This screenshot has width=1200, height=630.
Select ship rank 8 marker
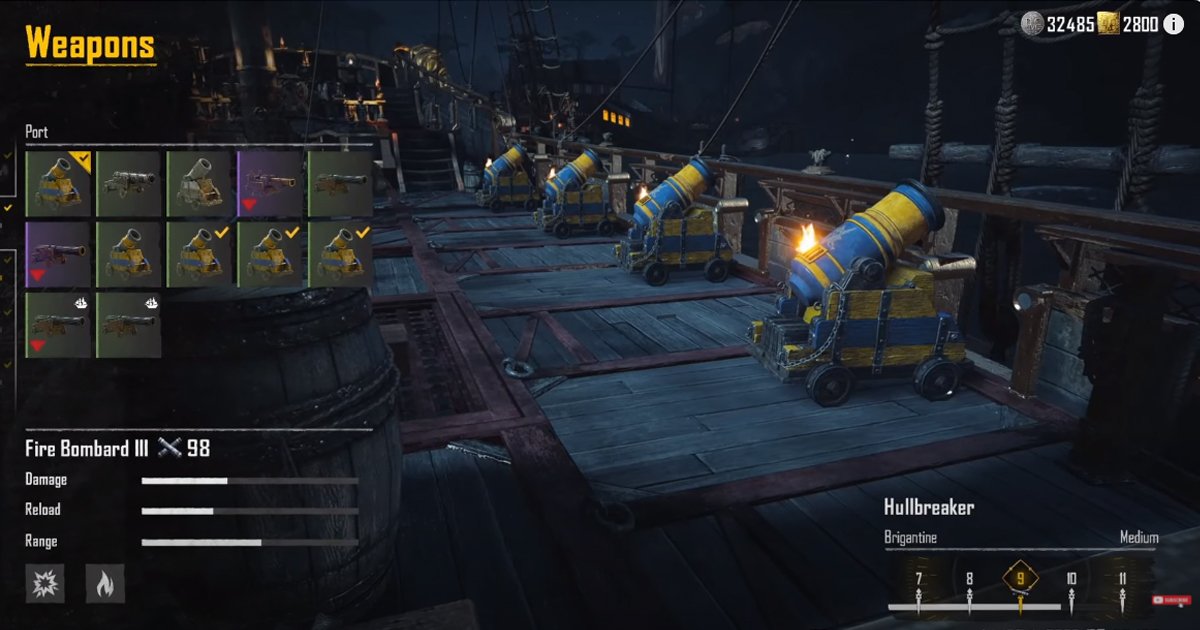(x=968, y=579)
